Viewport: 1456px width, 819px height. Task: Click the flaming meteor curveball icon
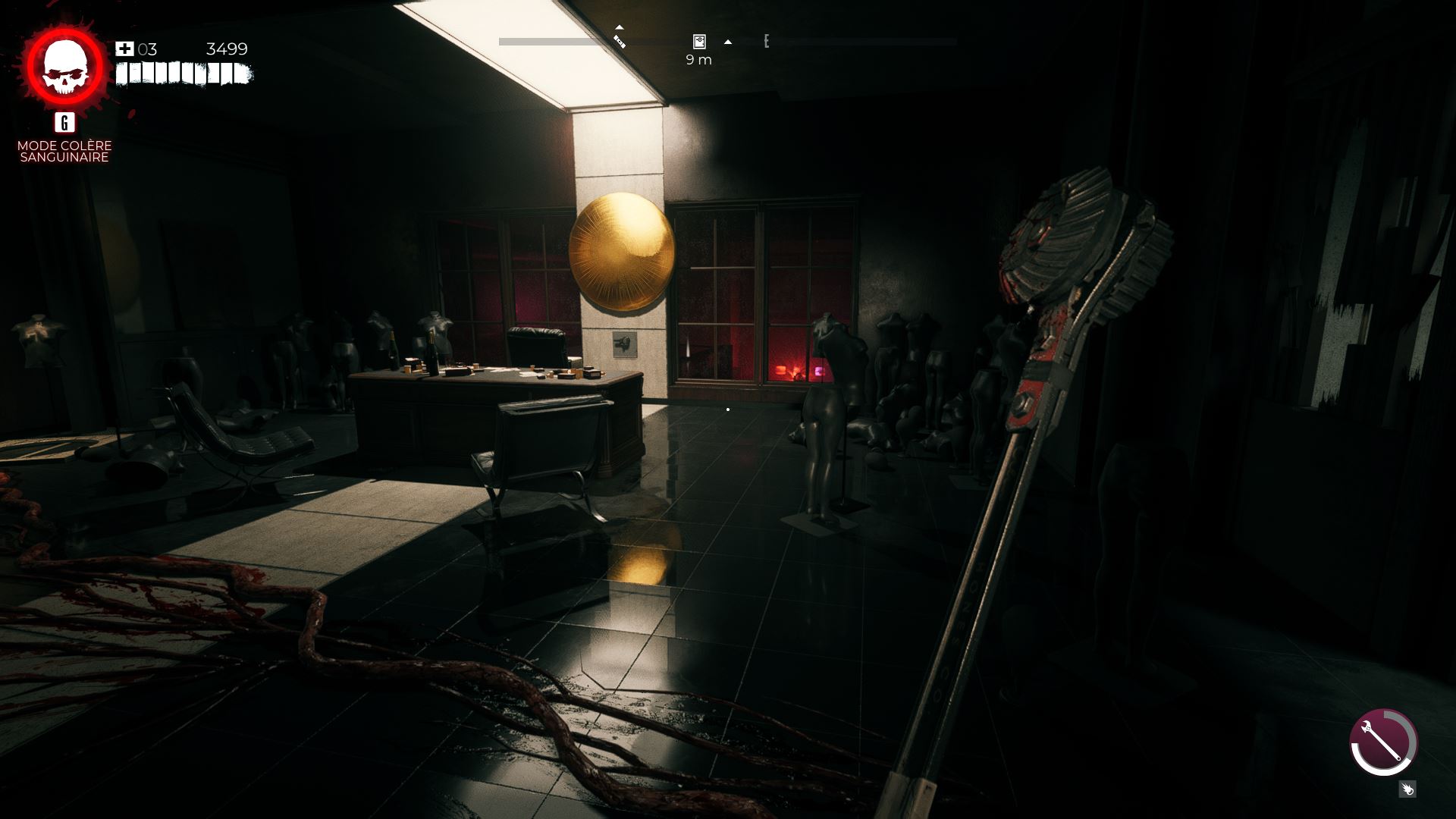pos(1407,789)
